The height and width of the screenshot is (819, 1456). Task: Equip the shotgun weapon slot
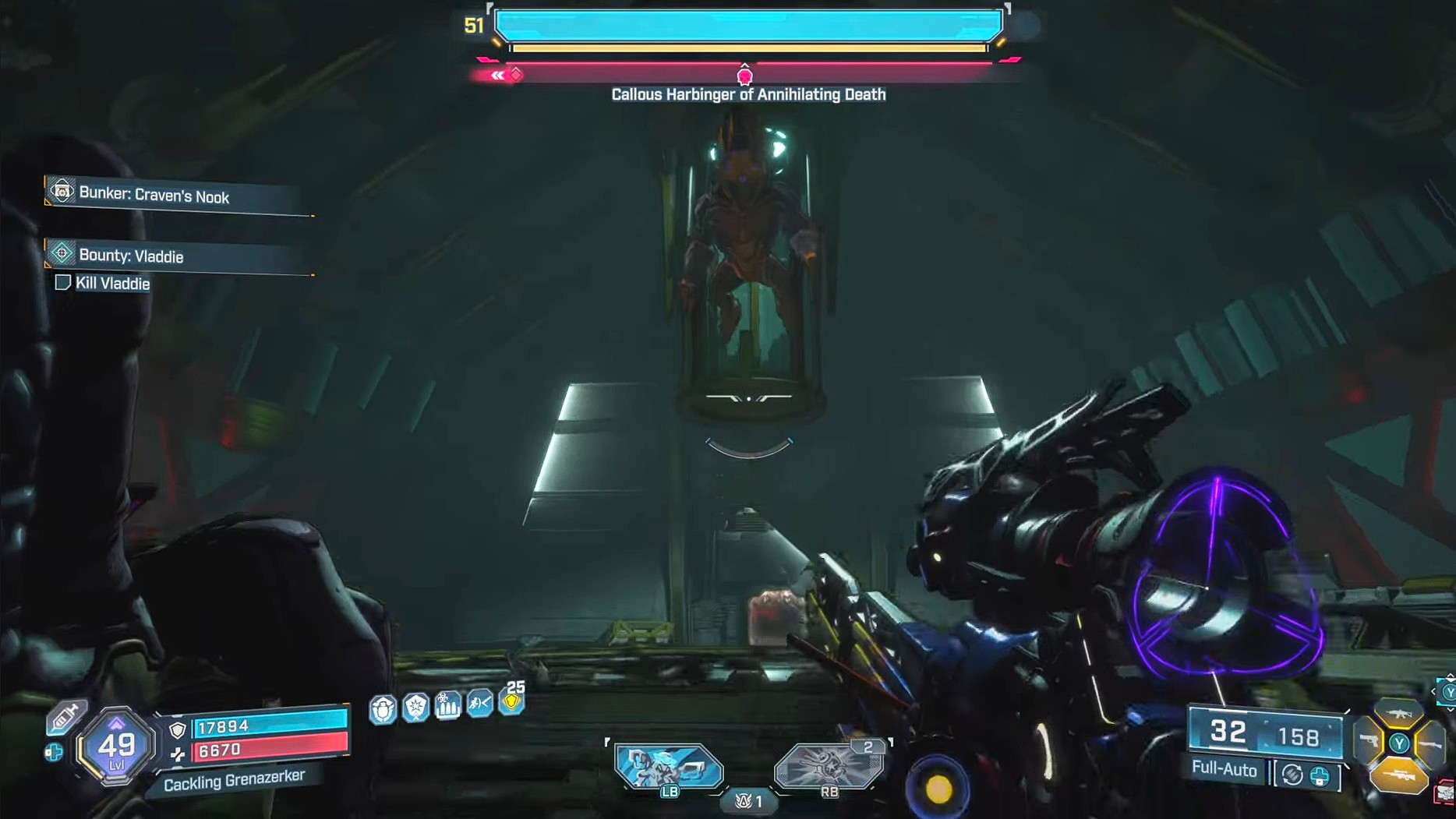(1430, 744)
